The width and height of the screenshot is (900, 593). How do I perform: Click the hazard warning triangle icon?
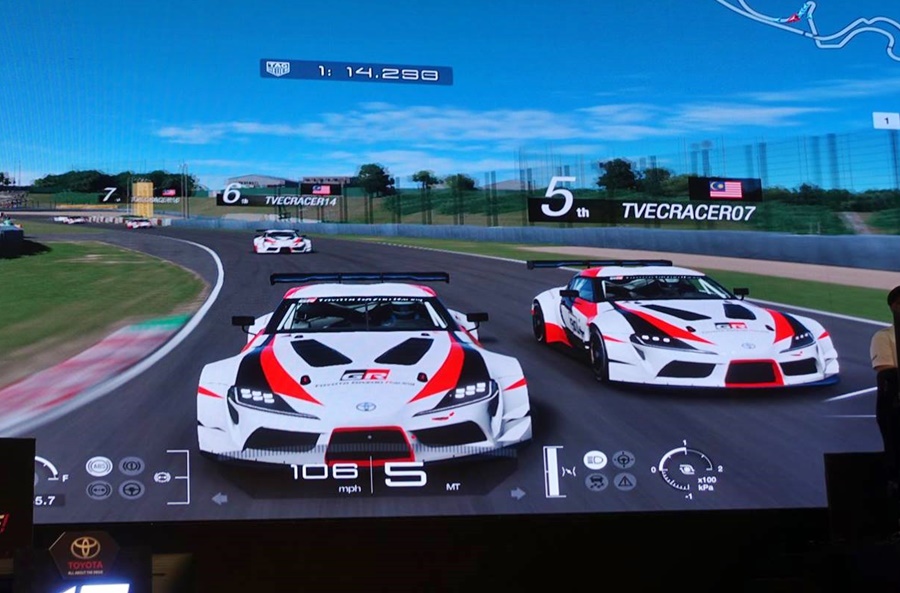pos(624,482)
